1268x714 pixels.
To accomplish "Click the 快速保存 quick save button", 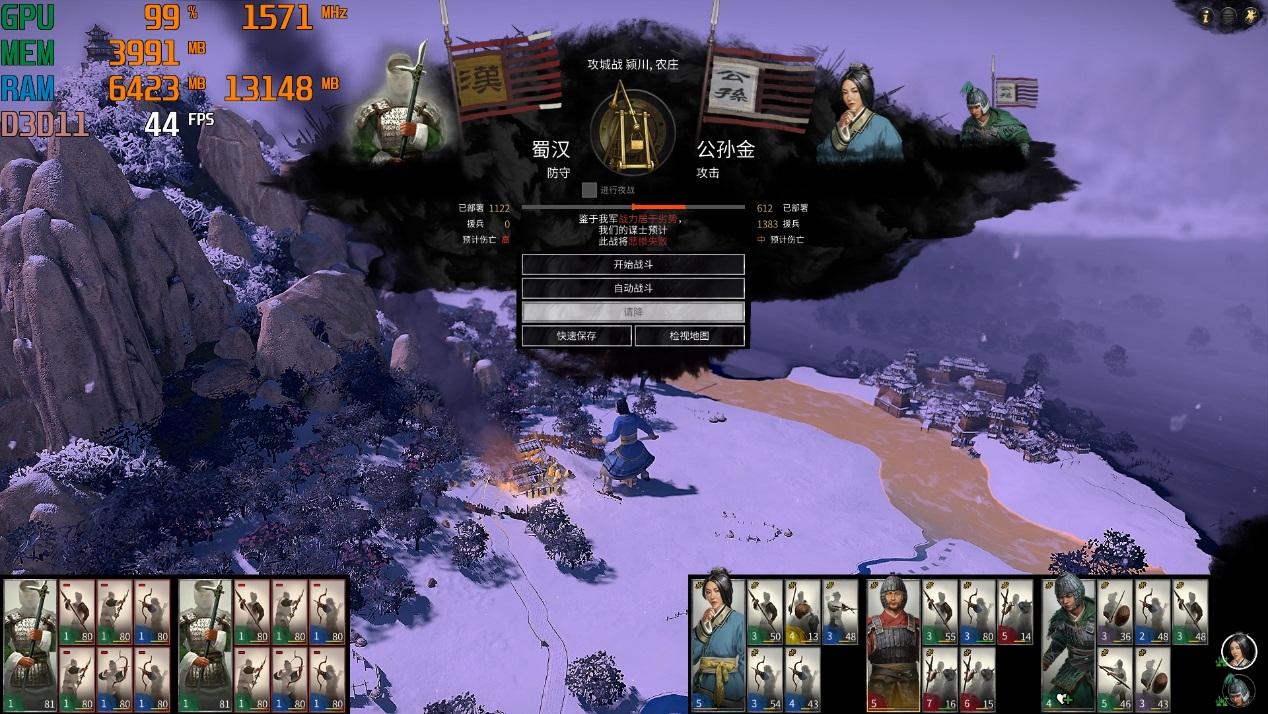I will [576, 336].
